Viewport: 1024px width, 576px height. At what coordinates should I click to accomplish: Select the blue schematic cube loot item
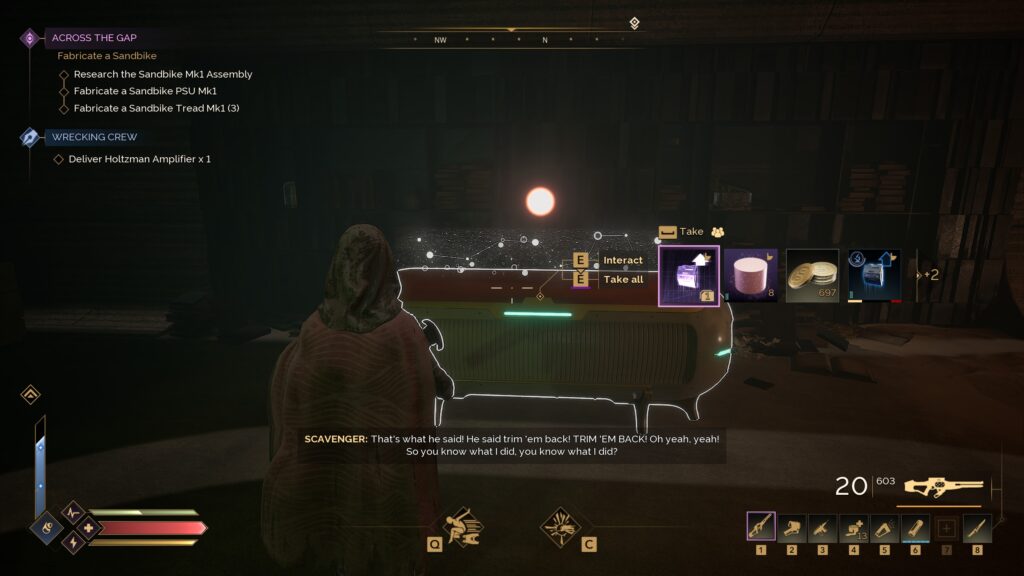point(874,275)
